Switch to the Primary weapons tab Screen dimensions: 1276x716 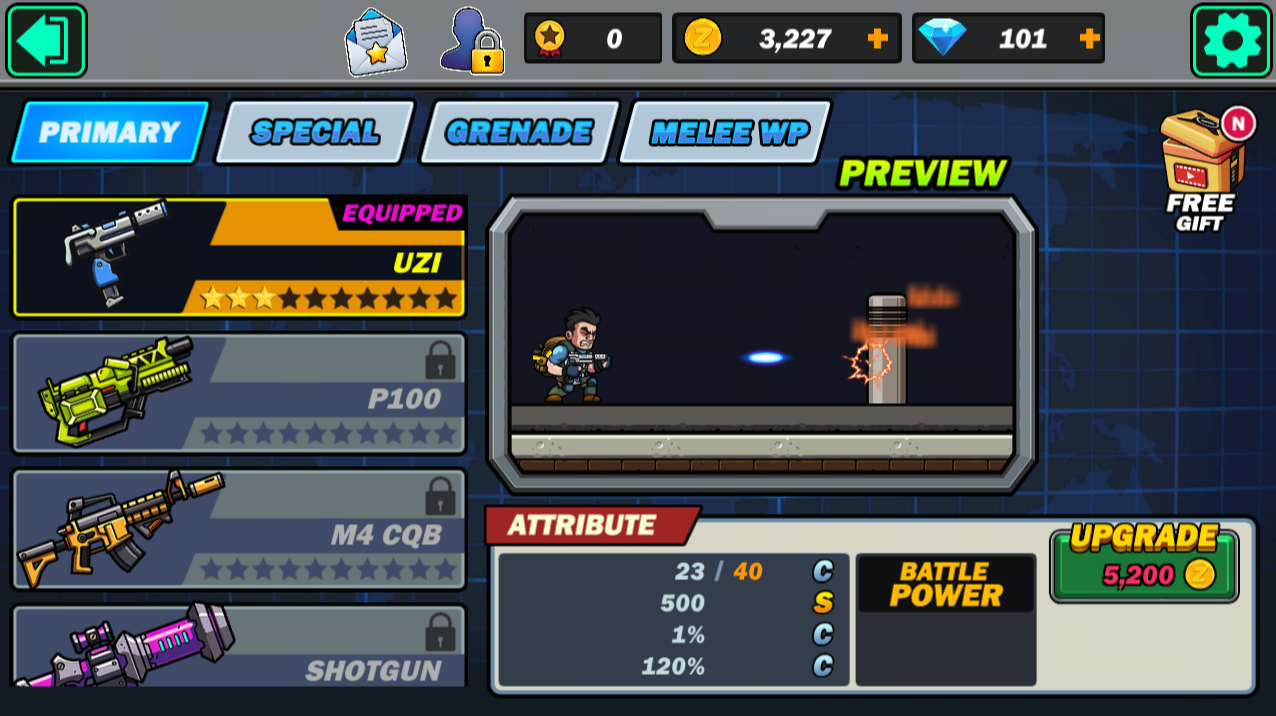(110, 132)
